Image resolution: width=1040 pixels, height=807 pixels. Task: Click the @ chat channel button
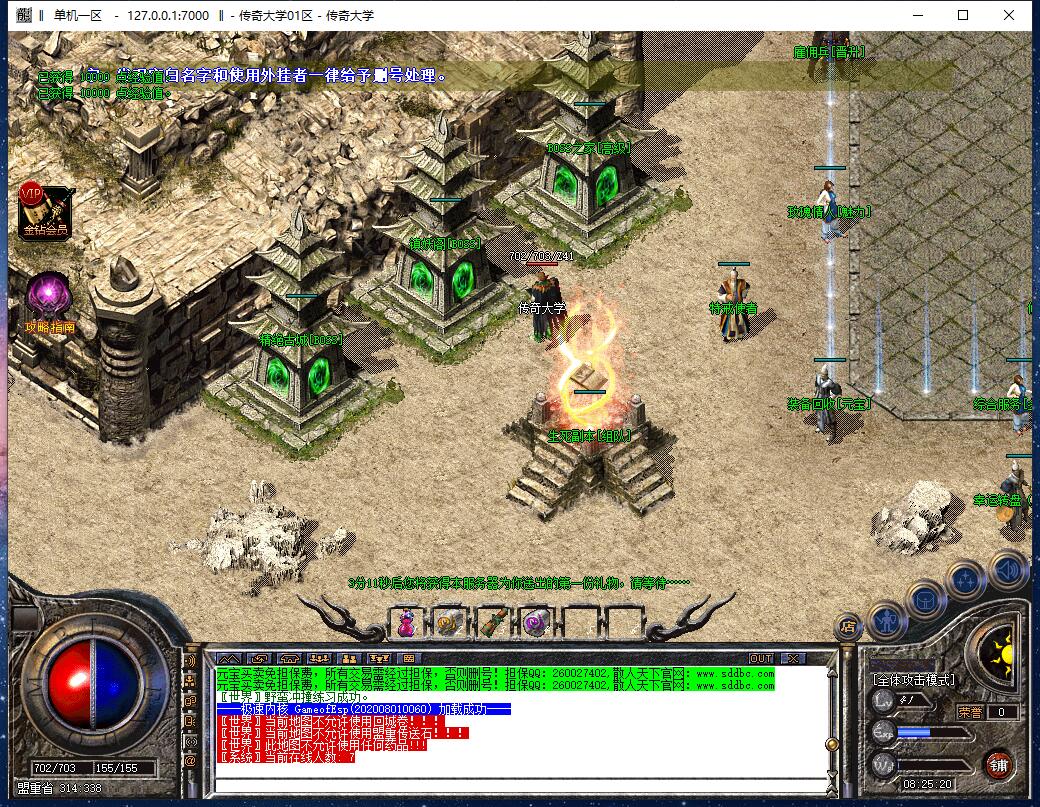[191, 761]
